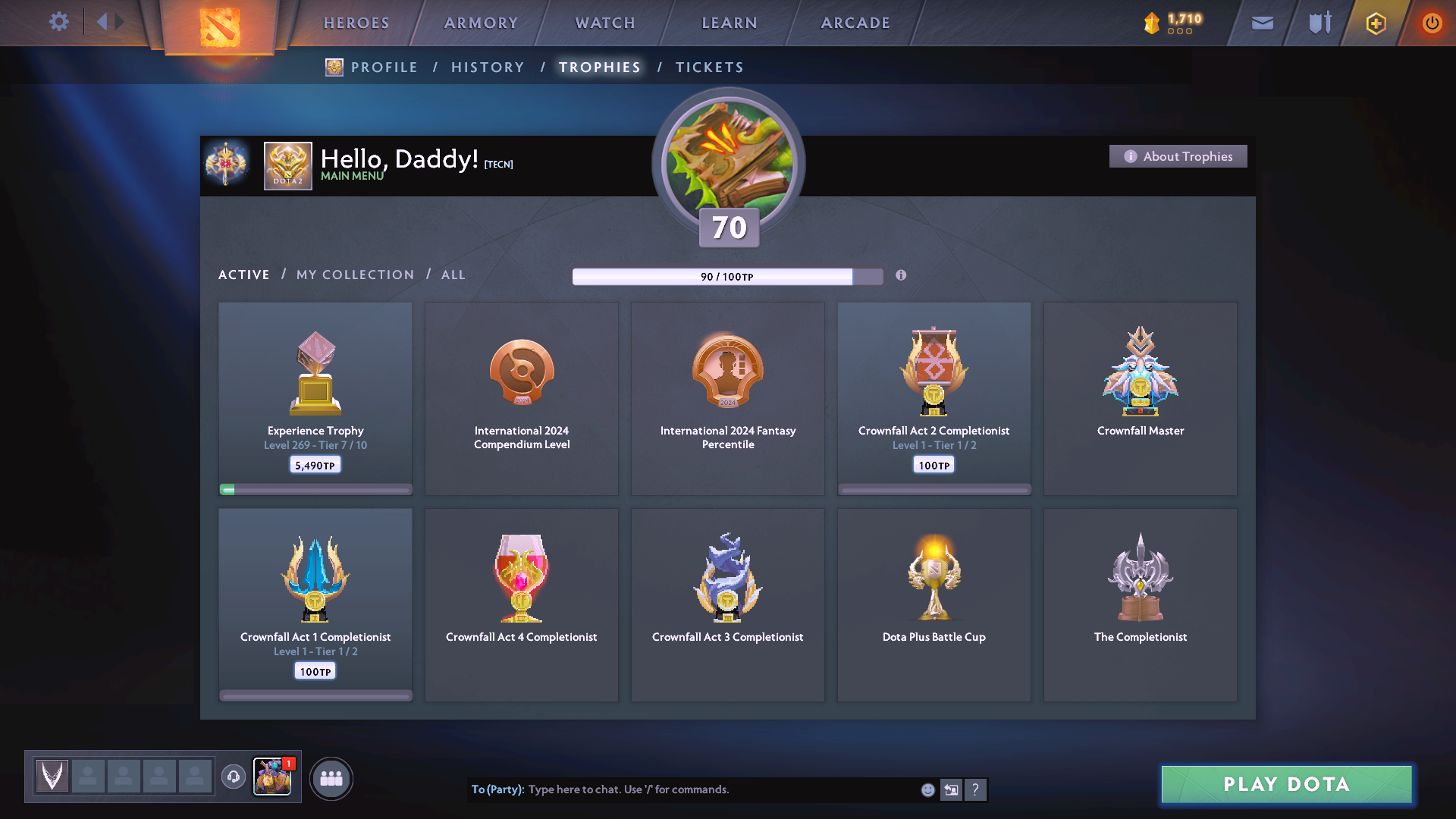This screenshot has height=819, width=1456.
Task: Open the ARCADE menu
Action: pos(855,23)
